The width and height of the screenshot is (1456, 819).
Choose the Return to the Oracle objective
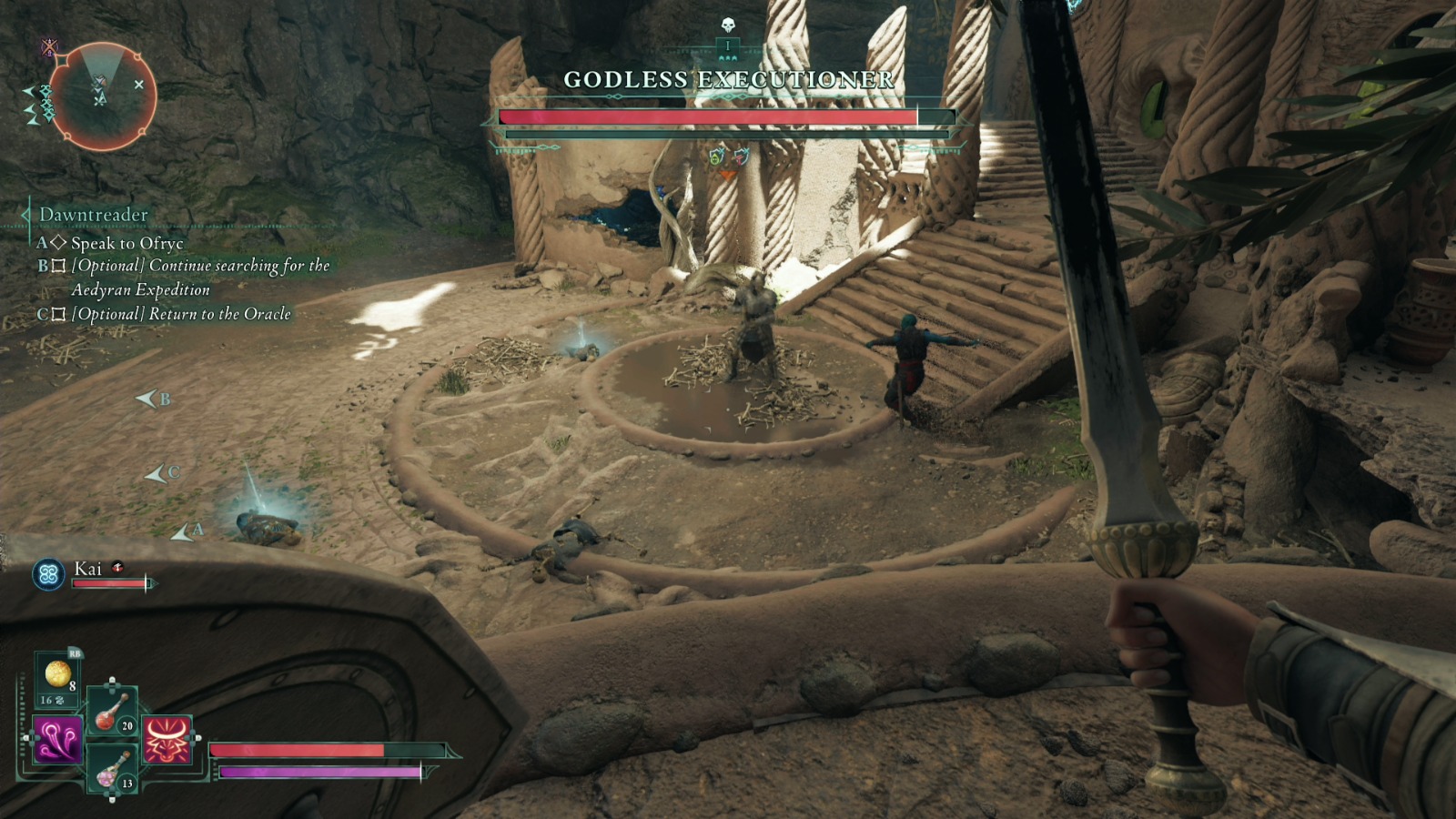[181, 314]
